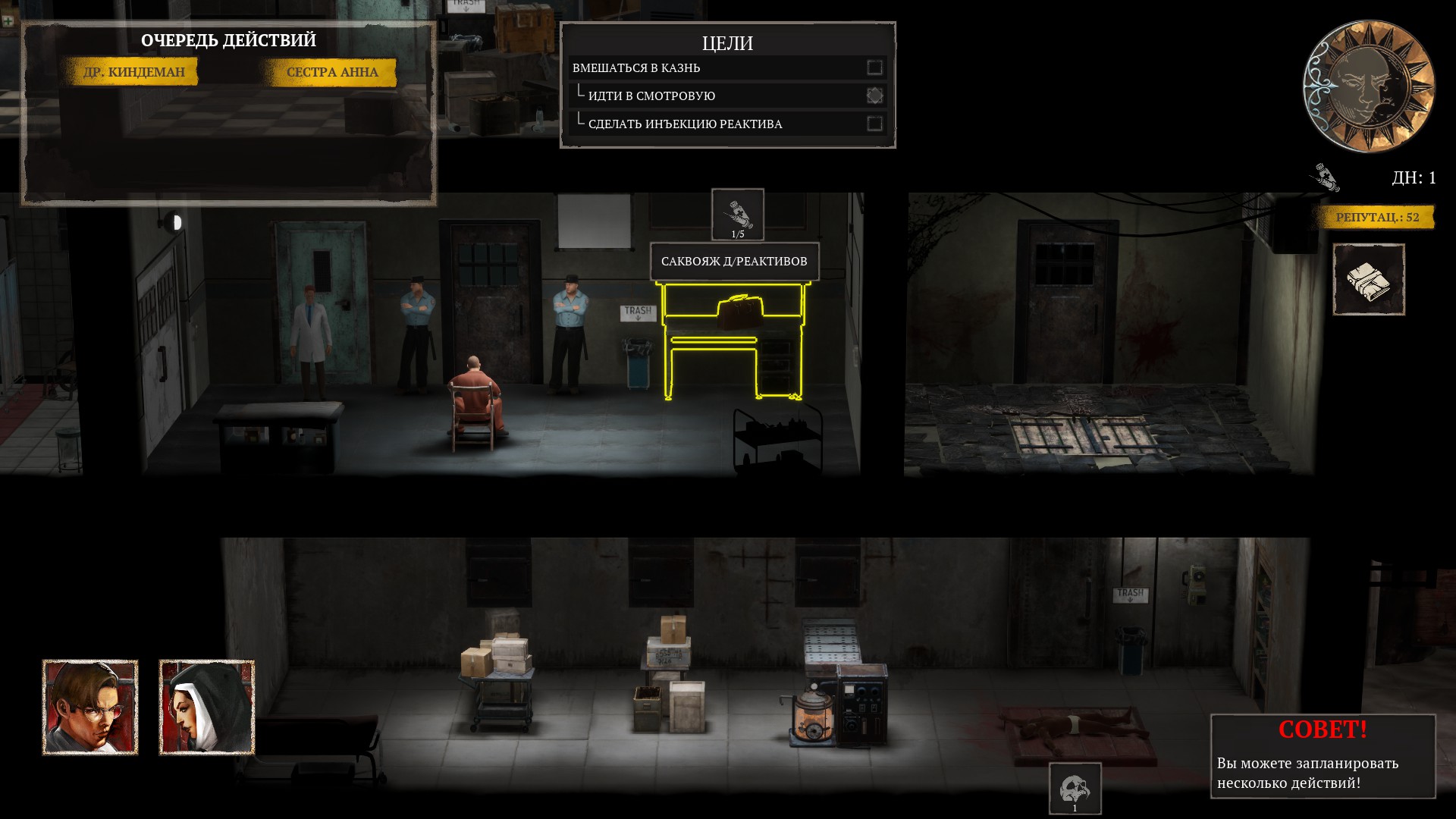This screenshot has height=819, width=1456.
Task: Open the journal book icon
Action: [x=1369, y=279]
